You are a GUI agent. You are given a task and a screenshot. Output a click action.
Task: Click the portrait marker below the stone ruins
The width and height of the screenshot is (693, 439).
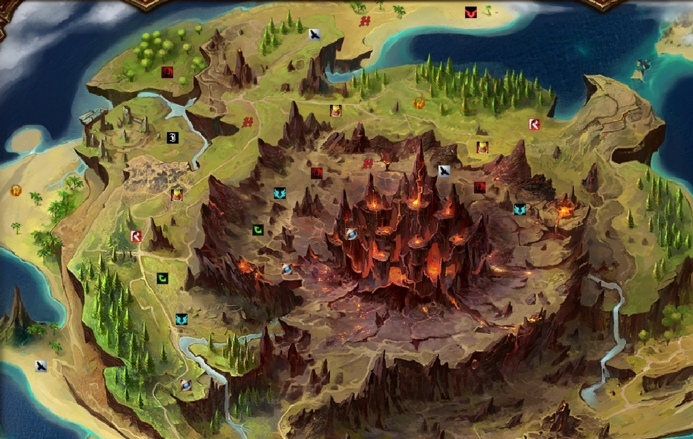click(177, 195)
